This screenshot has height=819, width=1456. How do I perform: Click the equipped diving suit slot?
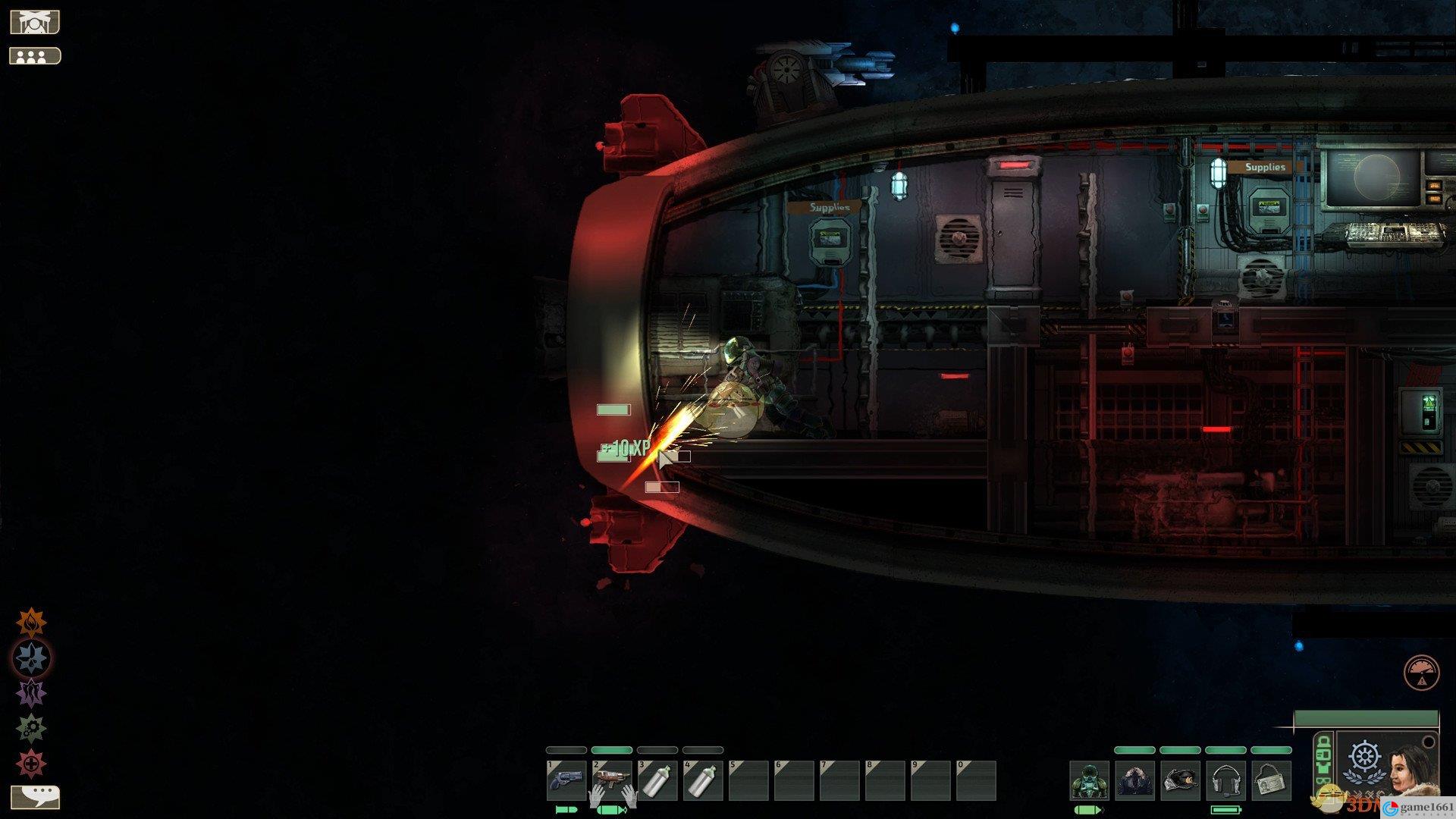point(1090,781)
